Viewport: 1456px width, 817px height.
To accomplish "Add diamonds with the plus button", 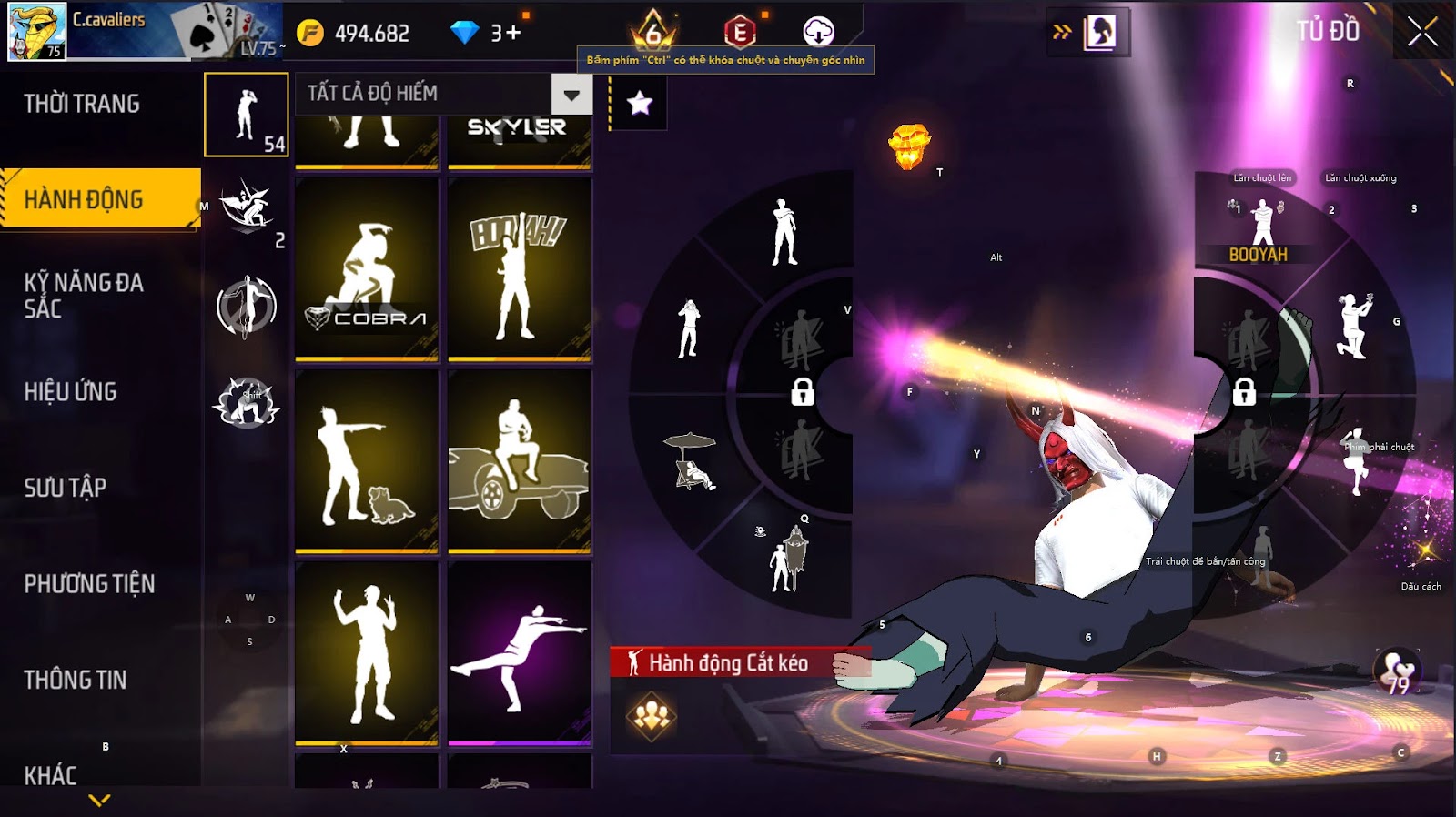I will point(512,34).
